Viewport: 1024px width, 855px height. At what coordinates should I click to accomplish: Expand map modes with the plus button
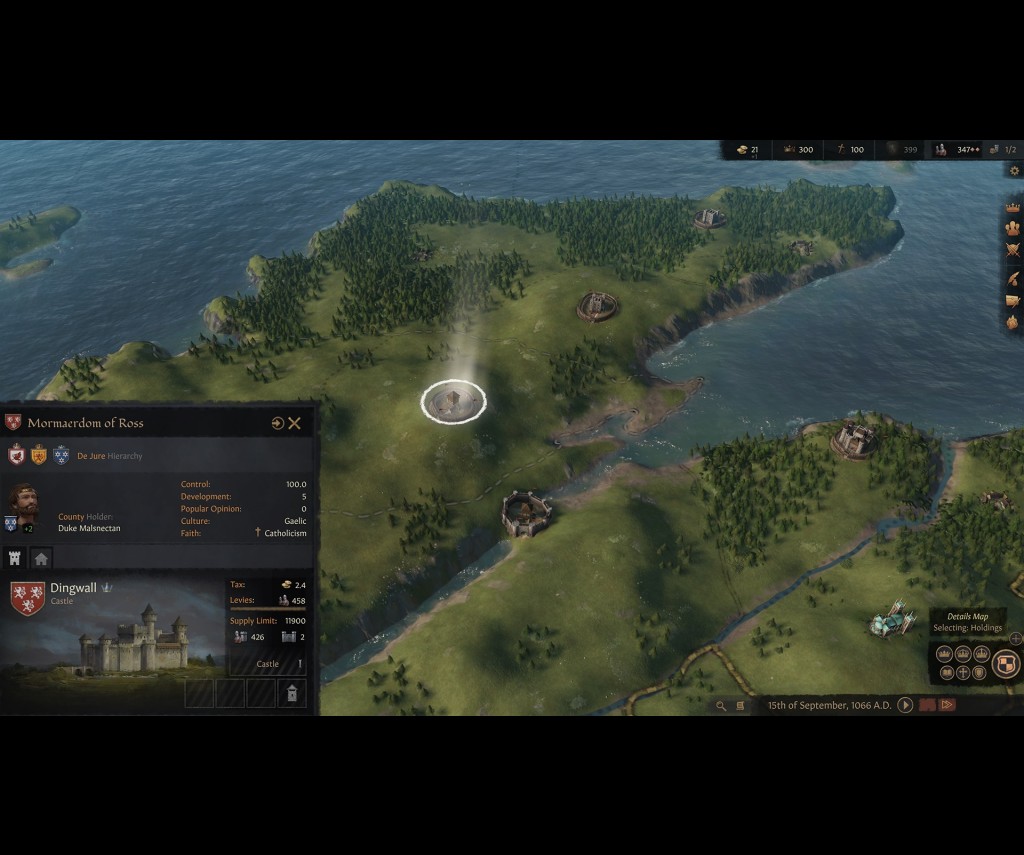coord(1016,638)
